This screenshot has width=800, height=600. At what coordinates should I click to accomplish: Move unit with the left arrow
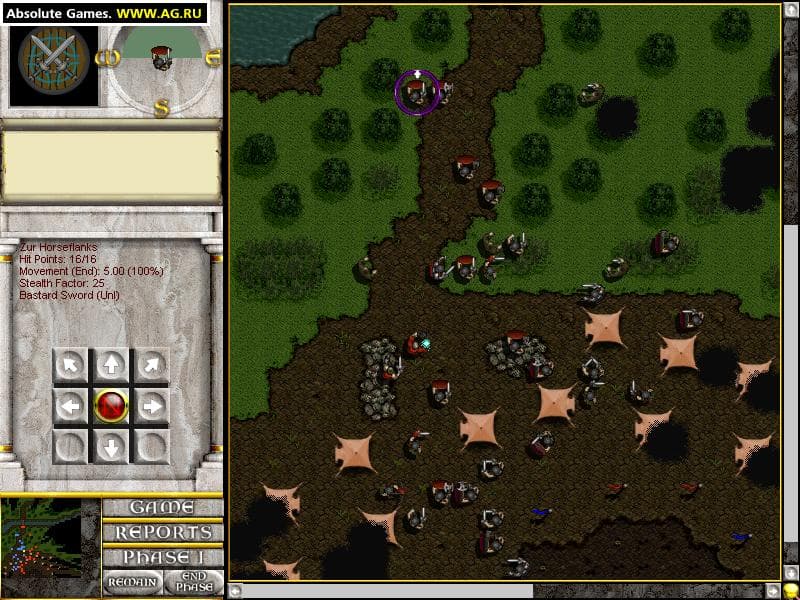coord(70,406)
